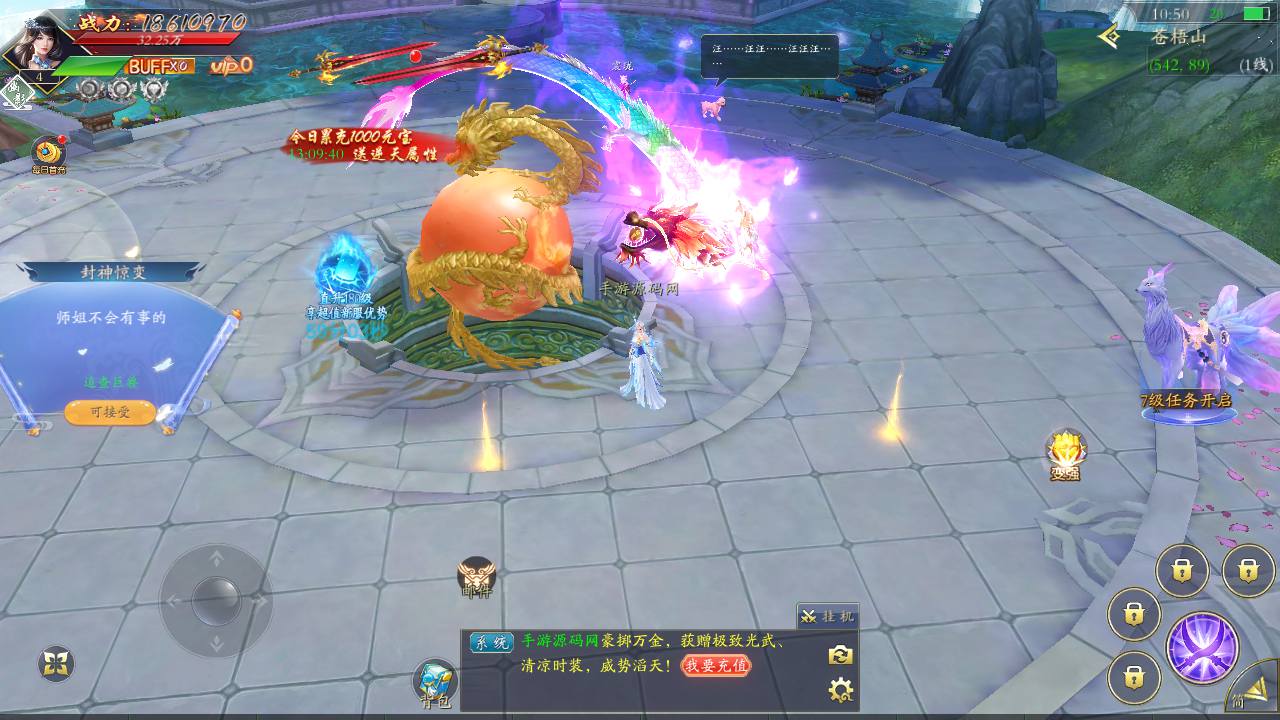
Task: Tap the 系统 chat channel tag
Action: tap(490, 643)
